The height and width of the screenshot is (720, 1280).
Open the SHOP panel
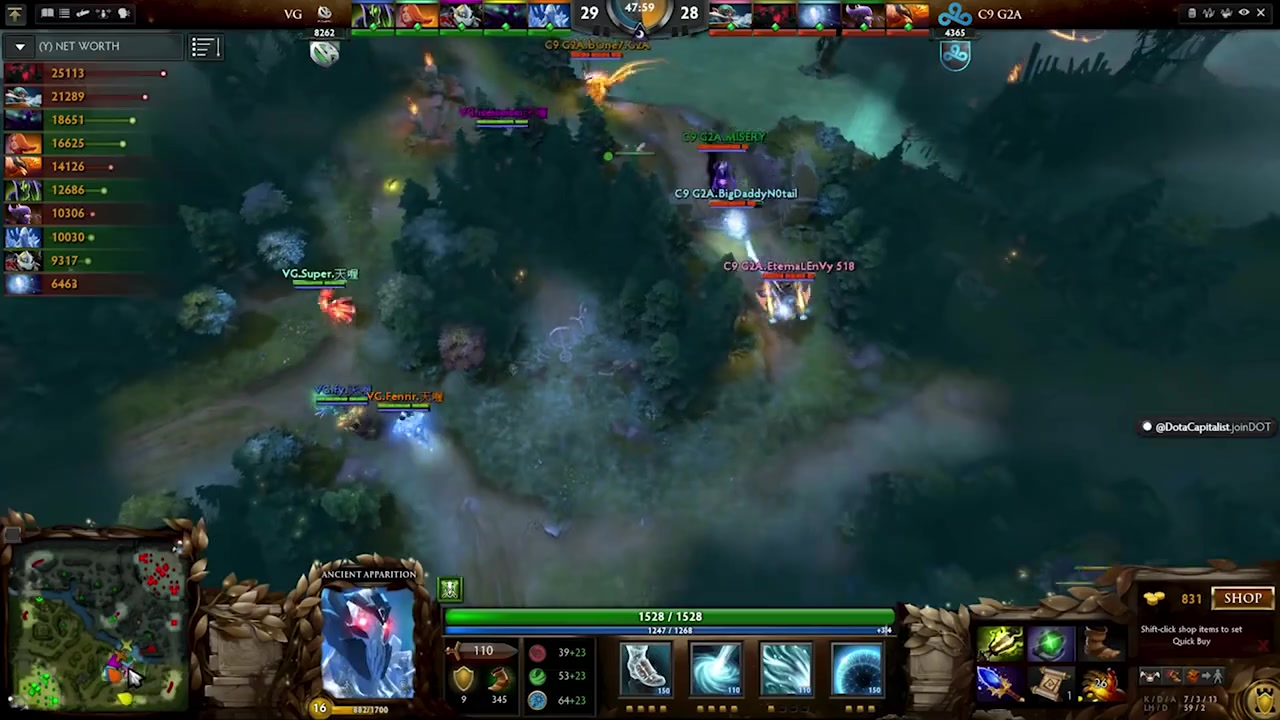click(x=1242, y=597)
